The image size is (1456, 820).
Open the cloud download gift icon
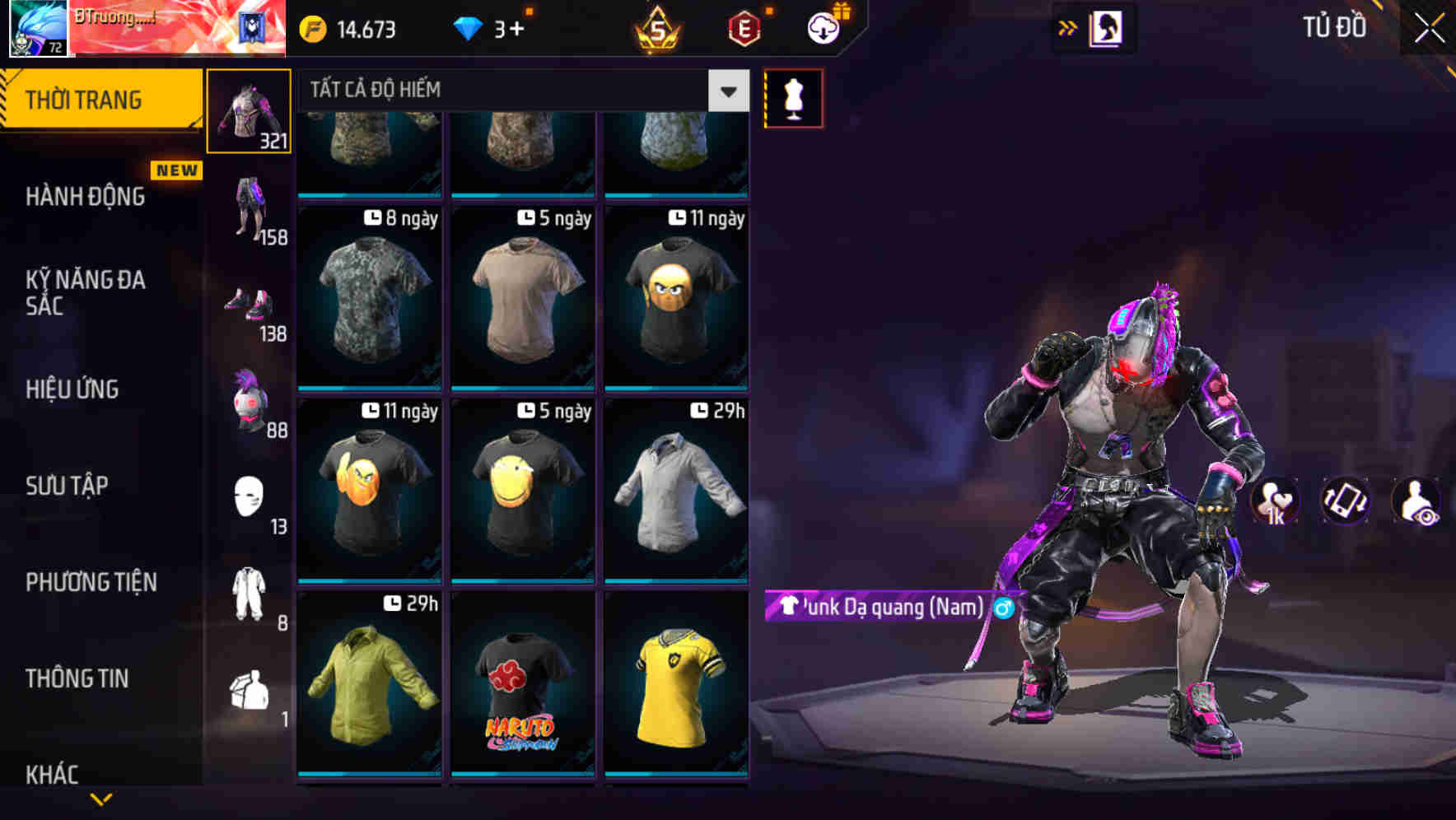tap(823, 26)
